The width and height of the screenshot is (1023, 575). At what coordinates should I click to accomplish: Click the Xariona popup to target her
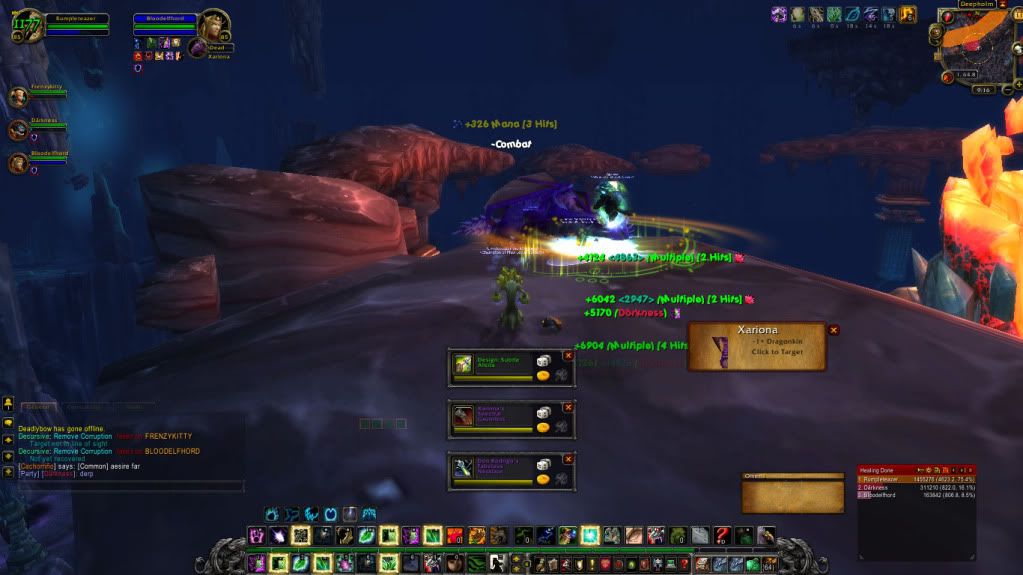[x=757, y=346]
